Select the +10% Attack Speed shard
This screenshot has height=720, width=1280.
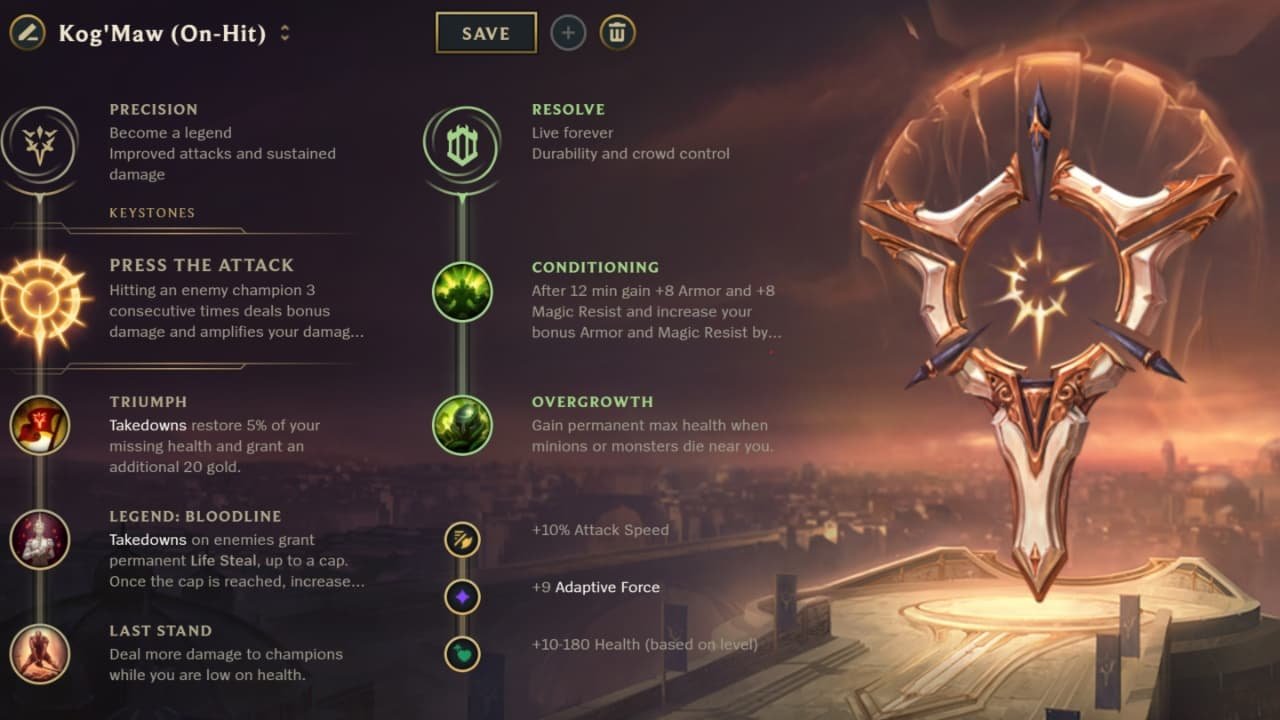(x=461, y=539)
